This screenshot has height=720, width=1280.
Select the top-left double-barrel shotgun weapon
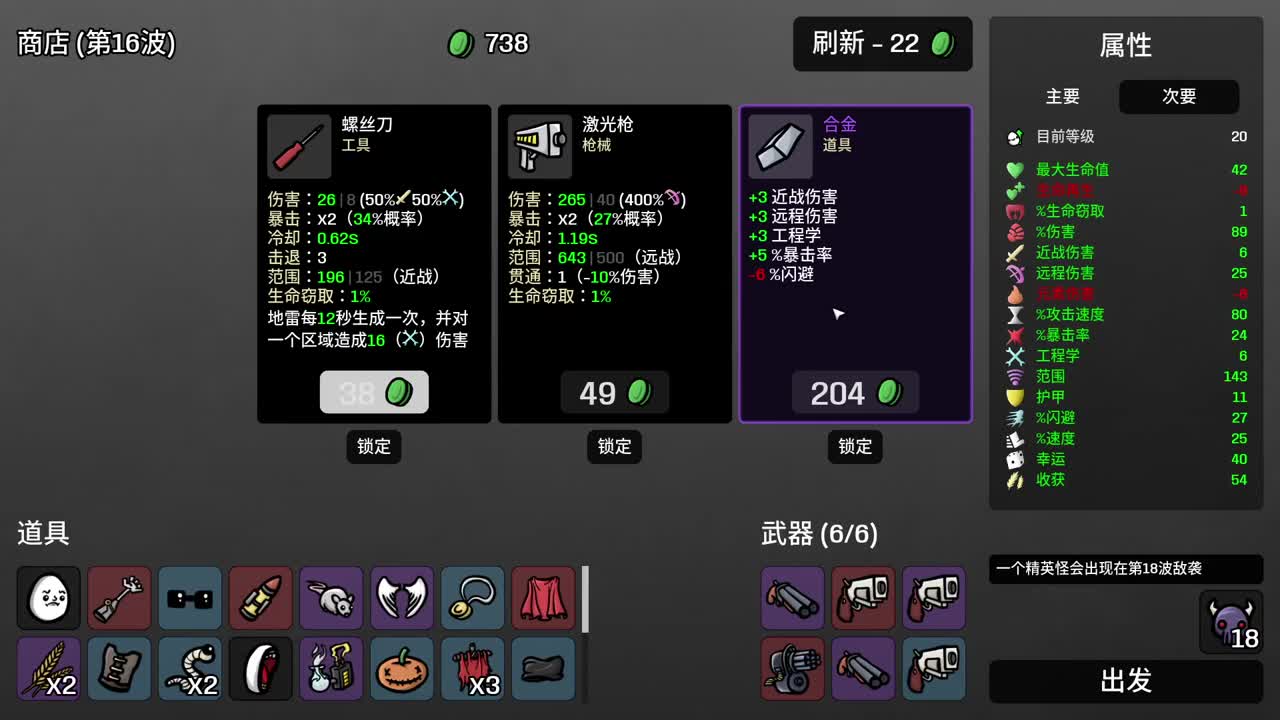tap(792, 598)
